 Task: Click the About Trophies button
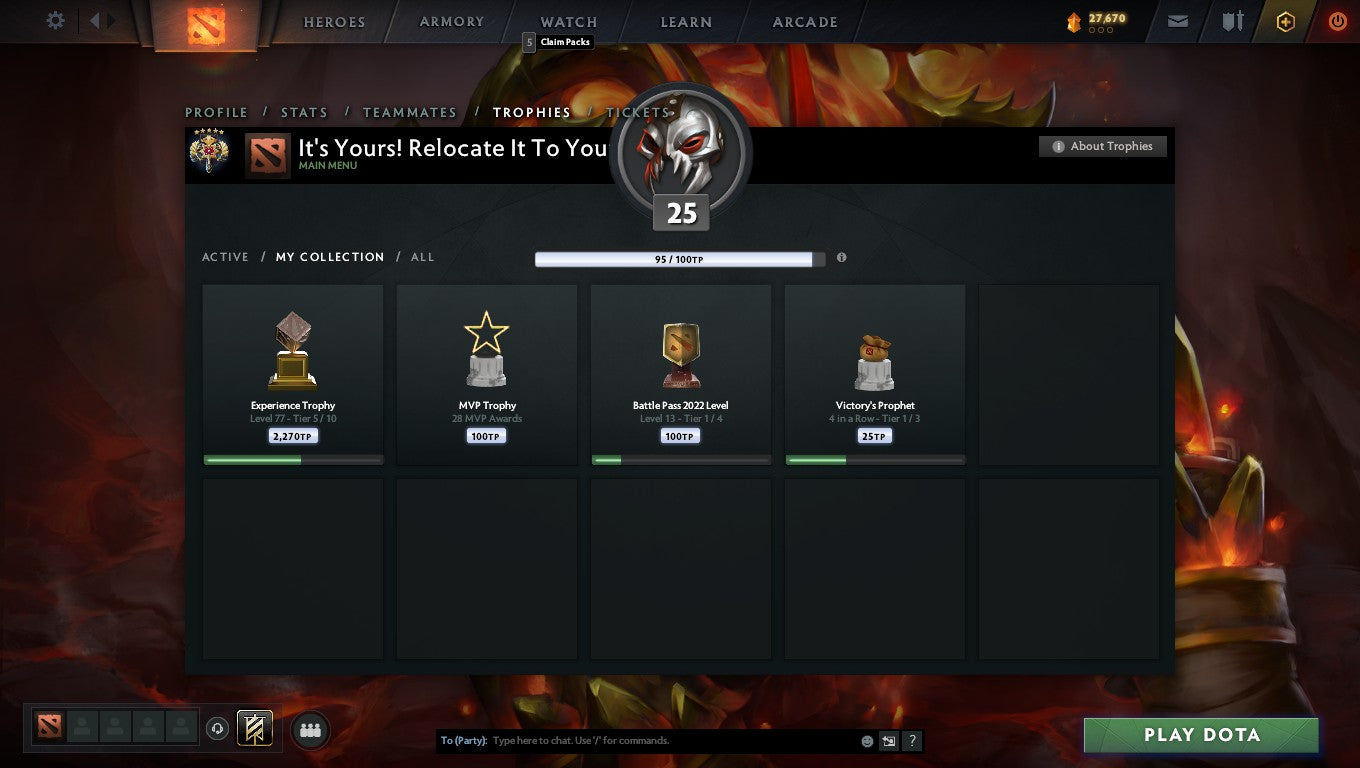point(1102,146)
